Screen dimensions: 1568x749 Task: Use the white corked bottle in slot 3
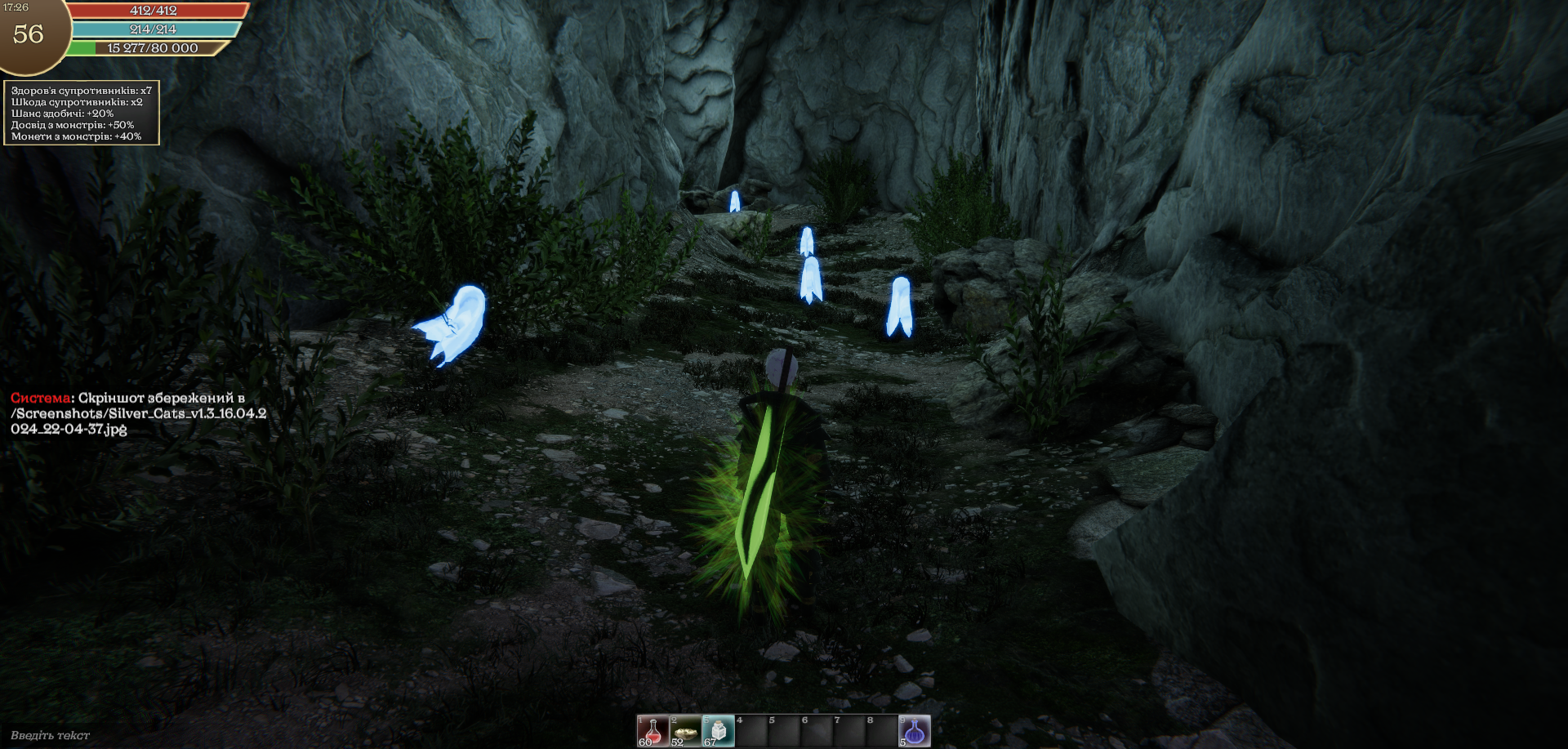(x=718, y=730)
